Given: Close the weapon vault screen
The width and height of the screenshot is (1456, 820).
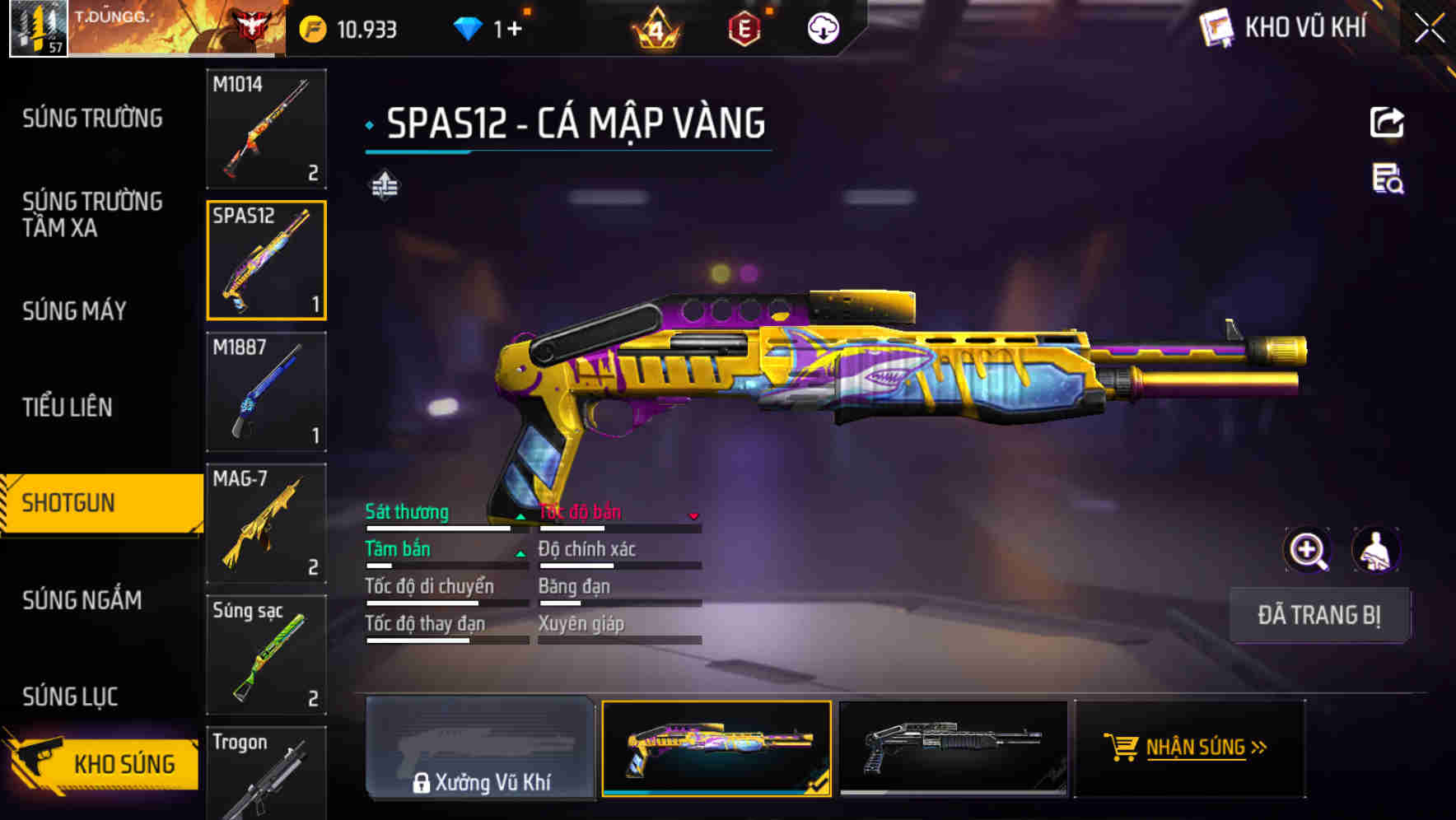Looking at the screenshot, I should coord(1430,29).
